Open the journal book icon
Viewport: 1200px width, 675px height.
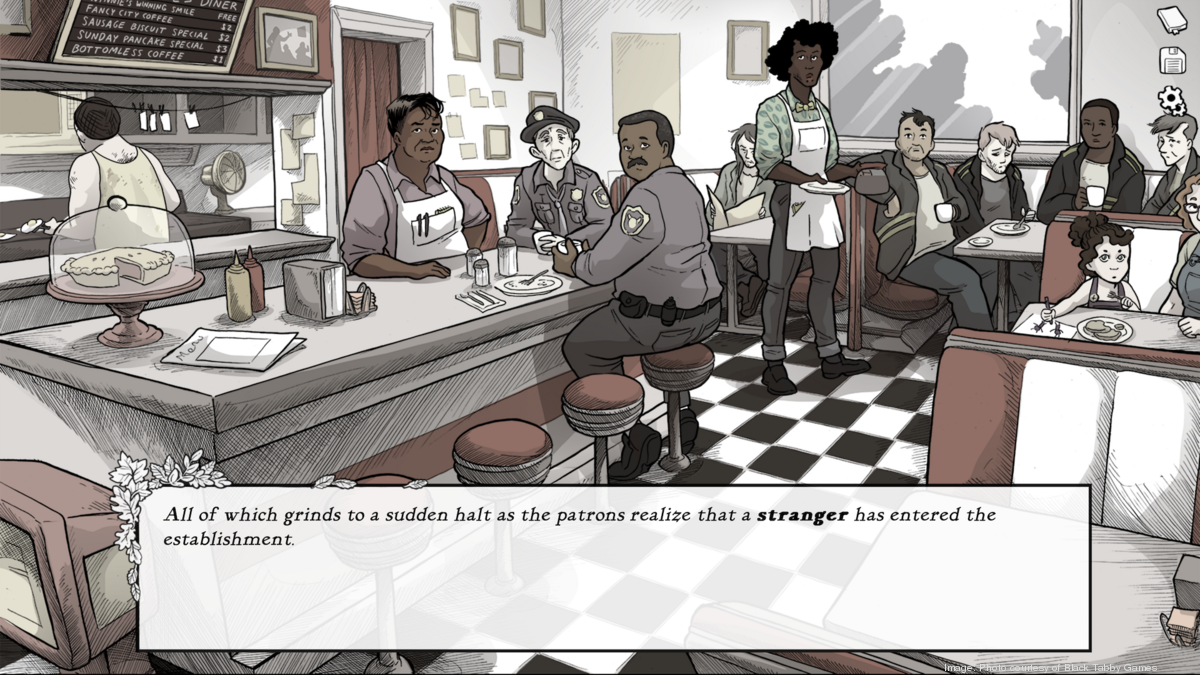(x=1171, y=19)
